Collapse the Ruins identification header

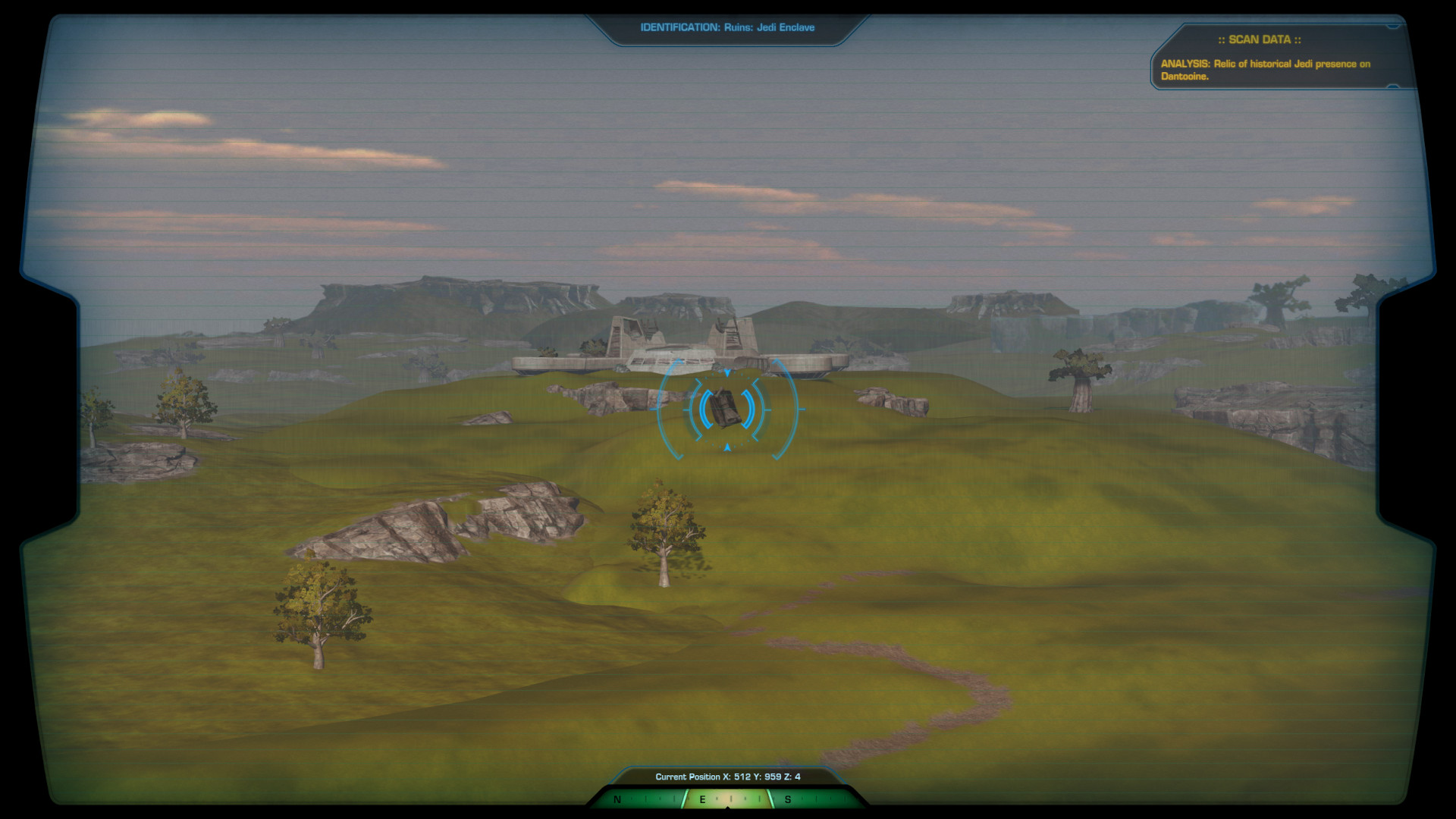(726, 27)
